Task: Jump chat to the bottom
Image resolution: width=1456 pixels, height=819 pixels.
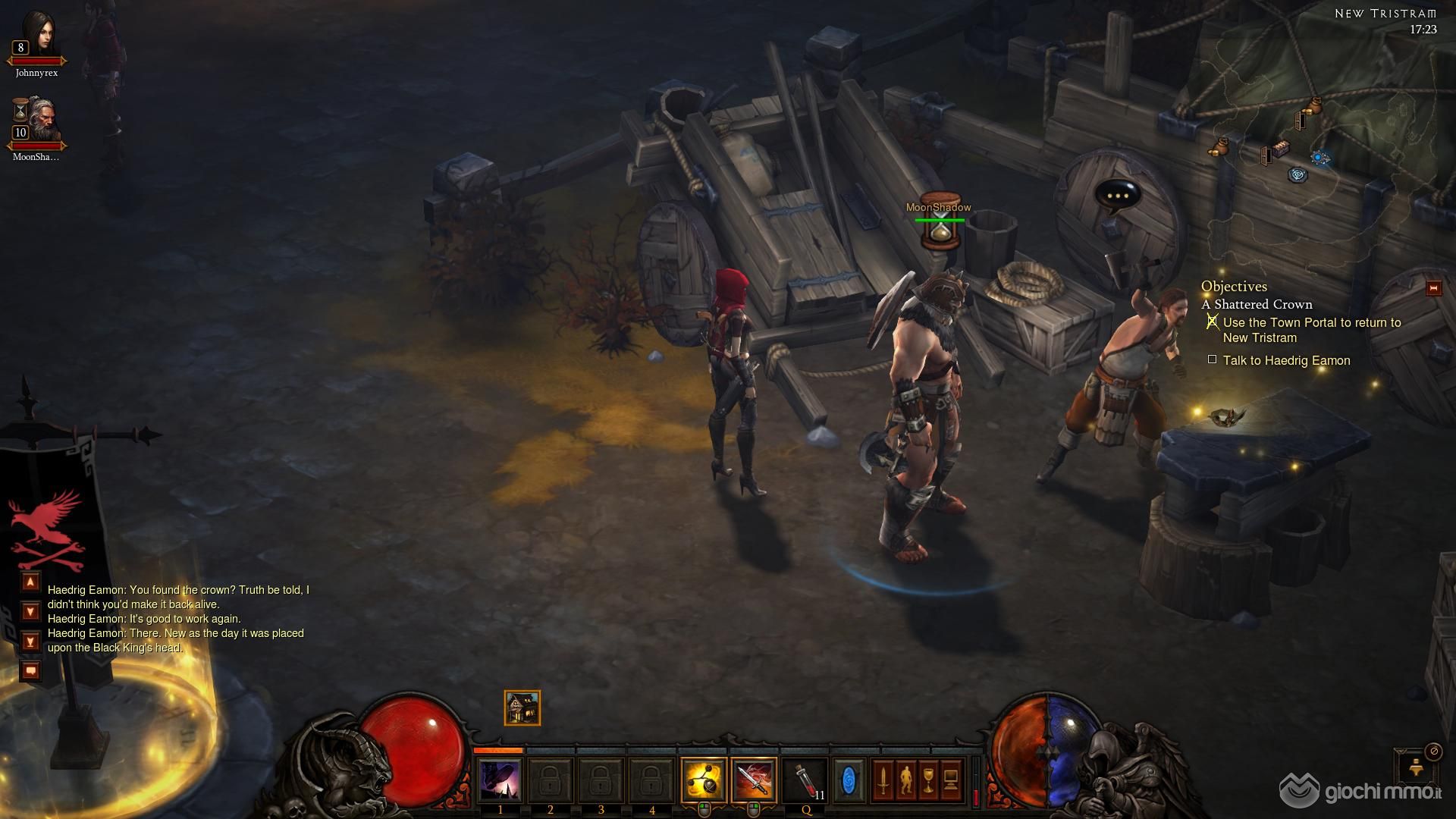Action: (30, 642)
